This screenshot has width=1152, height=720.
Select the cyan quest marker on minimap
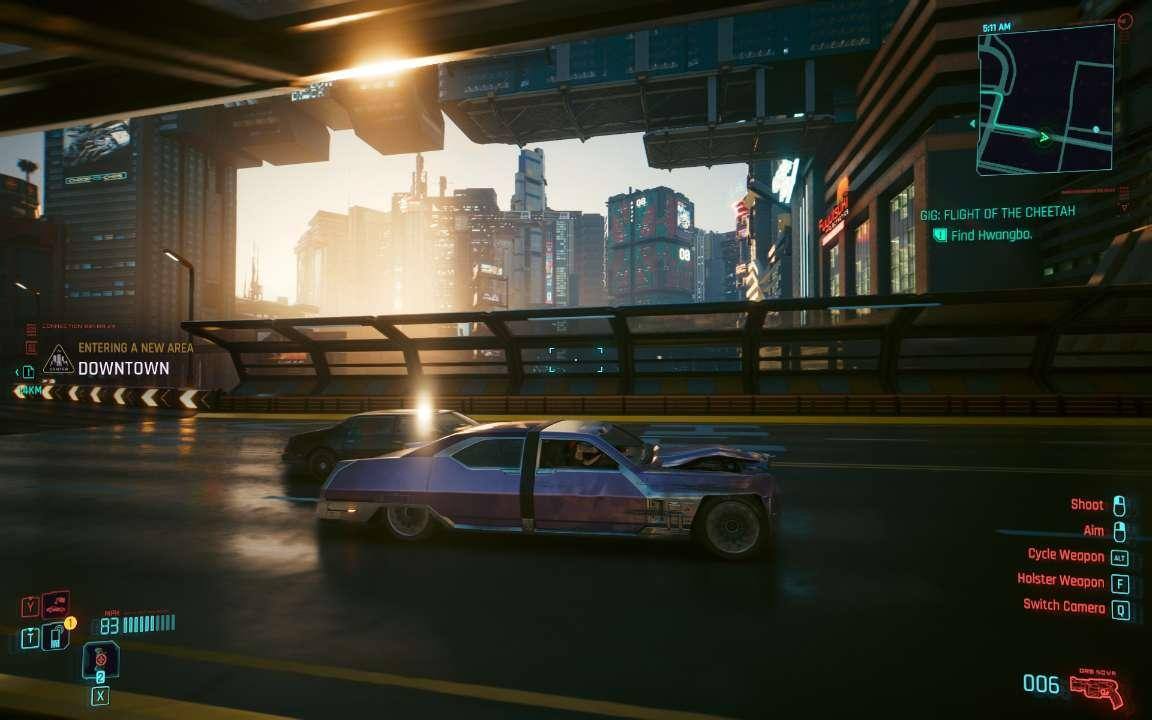click(1096, 129)
